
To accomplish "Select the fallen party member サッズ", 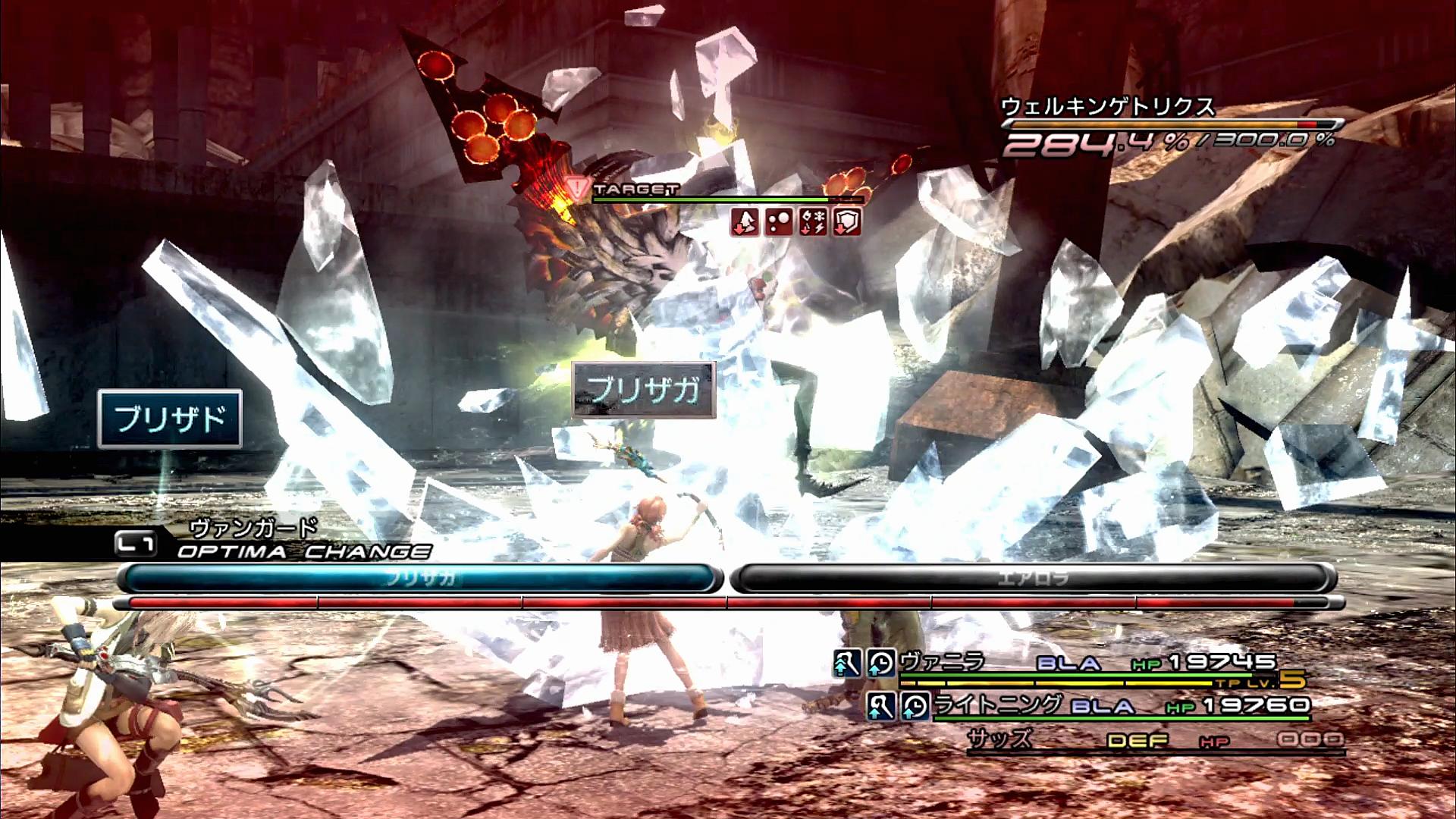I will [1000, 739].
